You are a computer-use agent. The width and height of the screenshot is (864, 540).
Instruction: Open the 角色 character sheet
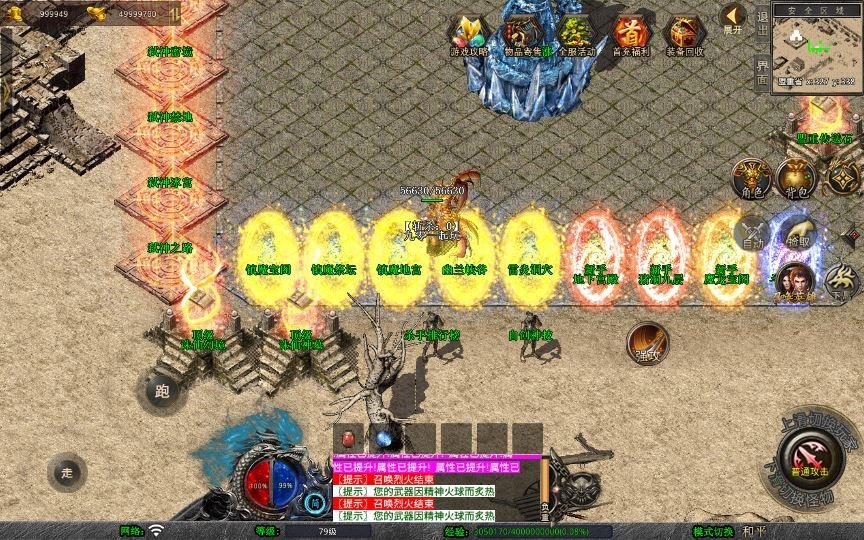click(x=750, y=179)
